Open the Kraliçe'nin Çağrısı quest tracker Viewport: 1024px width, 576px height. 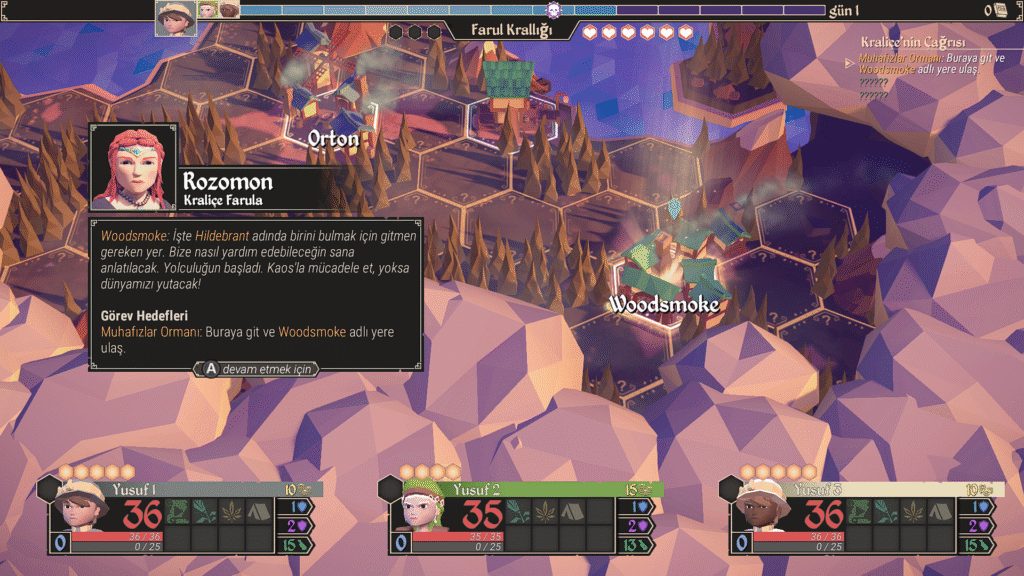click(912, 42)
